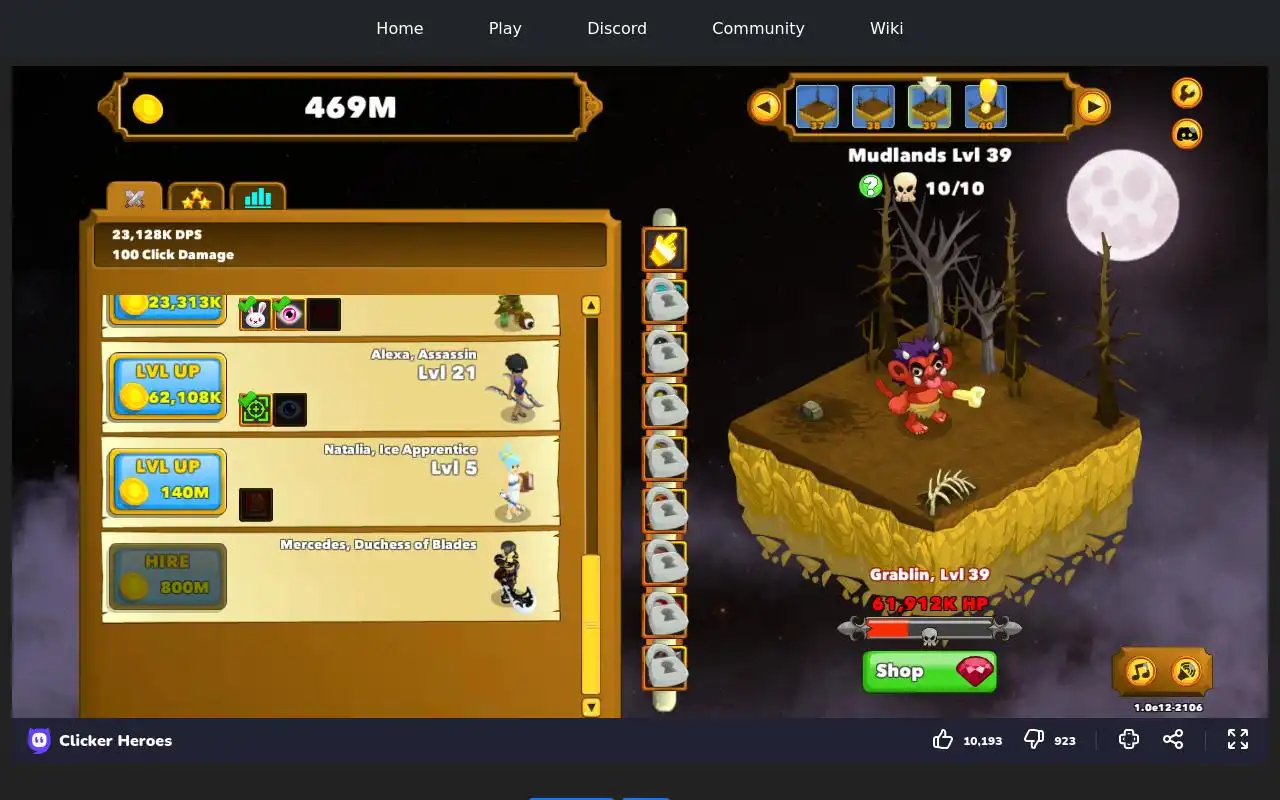Screen dimensions: 1280x800
Task: Click the green question mark help icon
Action: point(871,186)
